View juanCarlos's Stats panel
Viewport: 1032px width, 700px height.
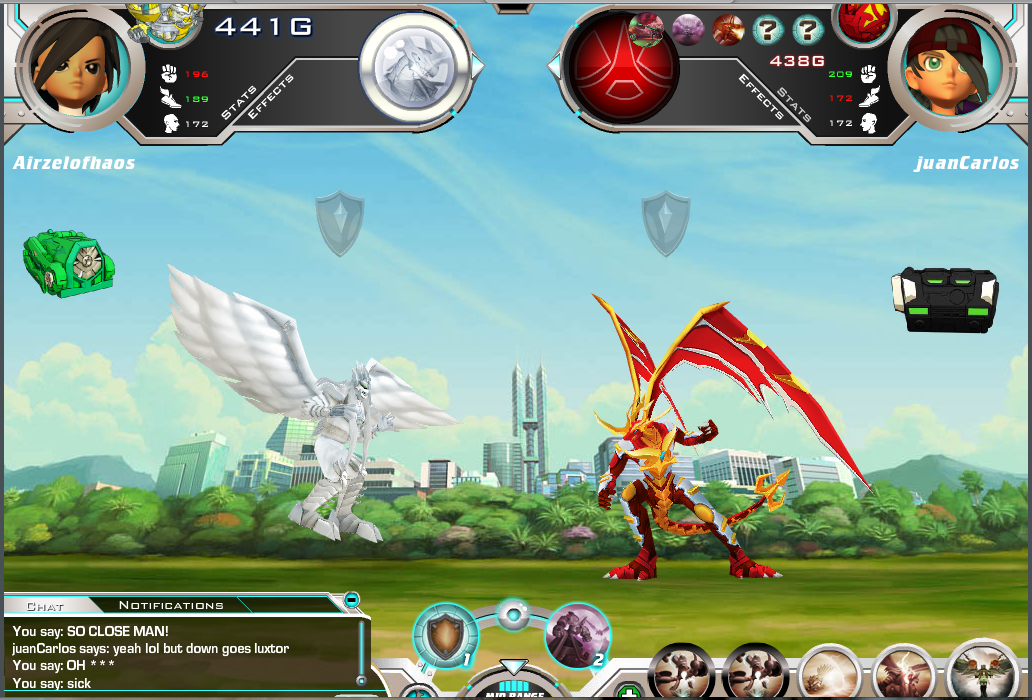pyautogui.click(x=795, y=102)
